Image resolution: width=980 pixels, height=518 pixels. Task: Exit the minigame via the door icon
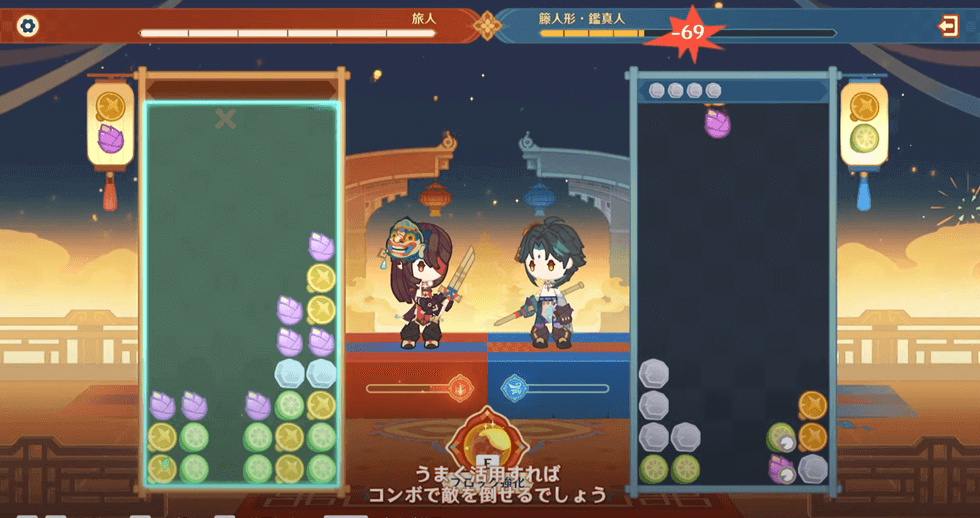click(949, 26)
